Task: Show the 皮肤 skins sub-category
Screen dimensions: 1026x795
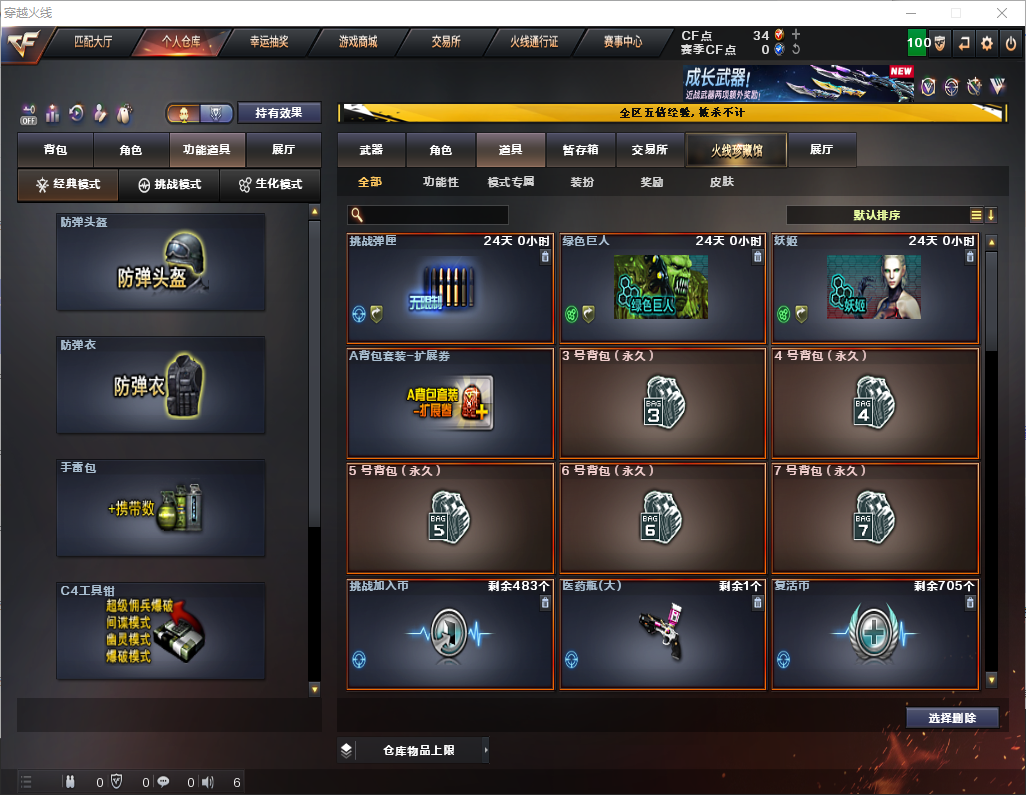Action: pyautogui.click(x=721, y=182)
